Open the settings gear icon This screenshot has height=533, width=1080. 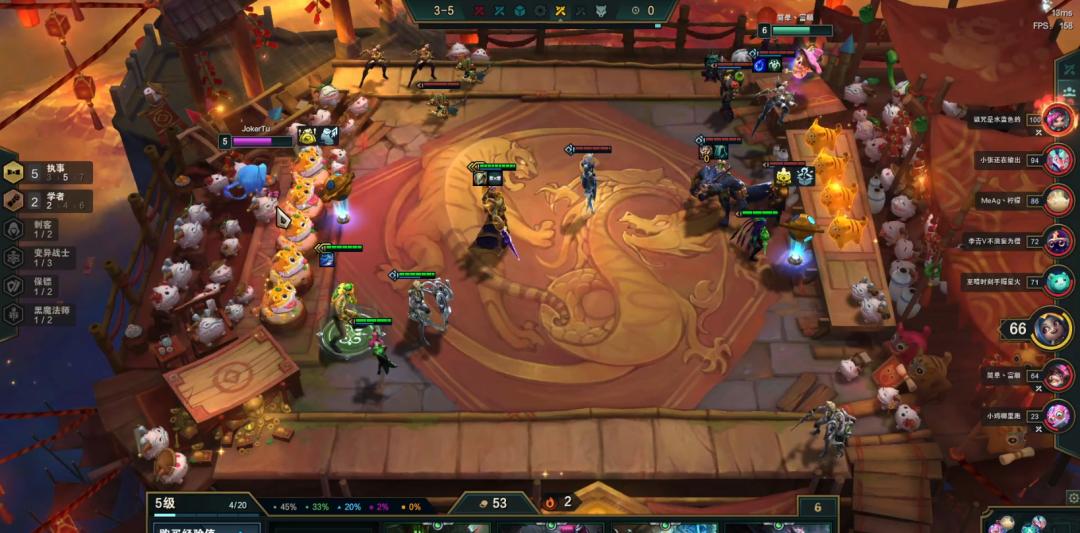coord(1073,496)
